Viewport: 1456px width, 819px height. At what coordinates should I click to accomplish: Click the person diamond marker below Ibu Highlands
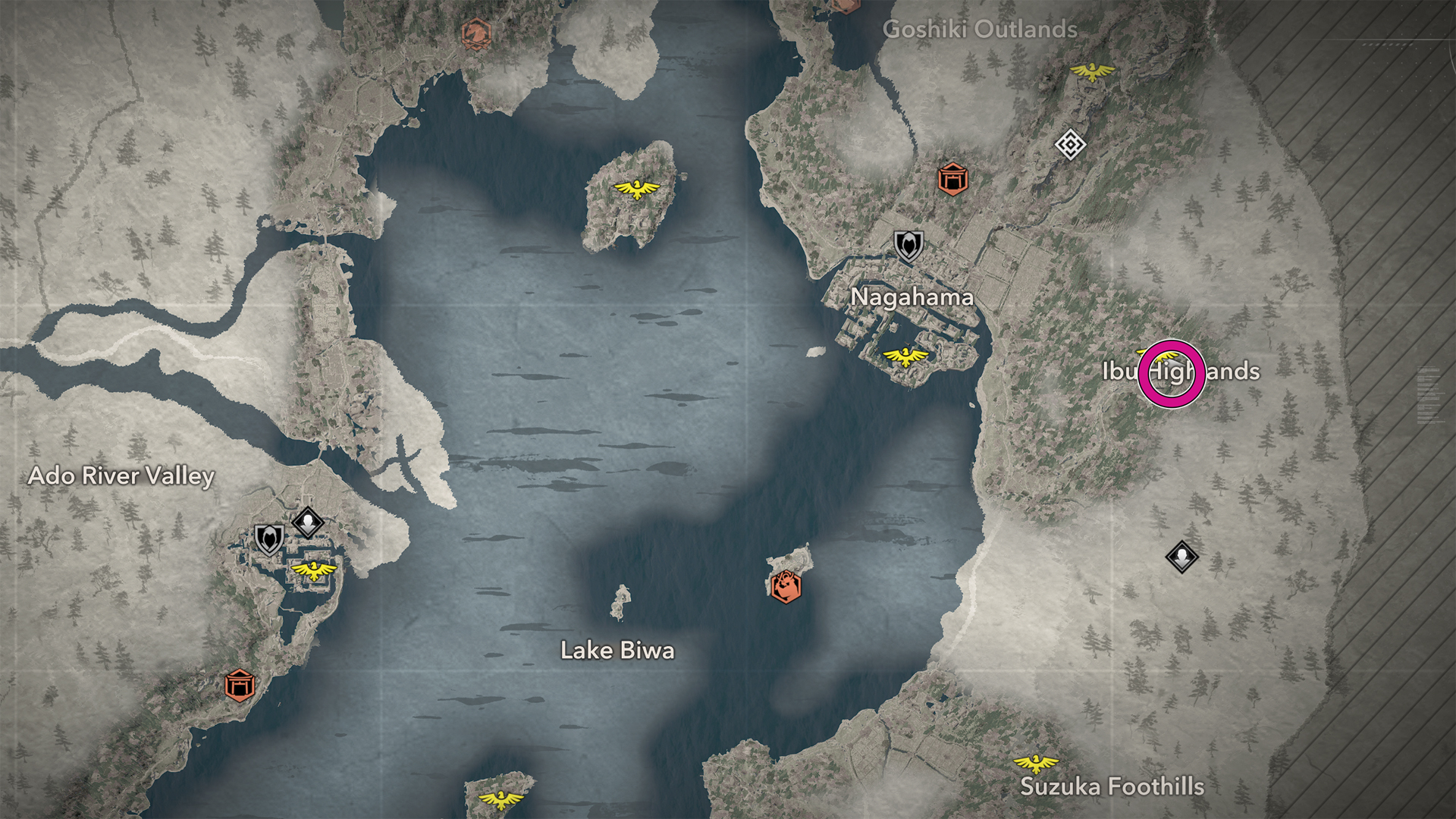1181,557
